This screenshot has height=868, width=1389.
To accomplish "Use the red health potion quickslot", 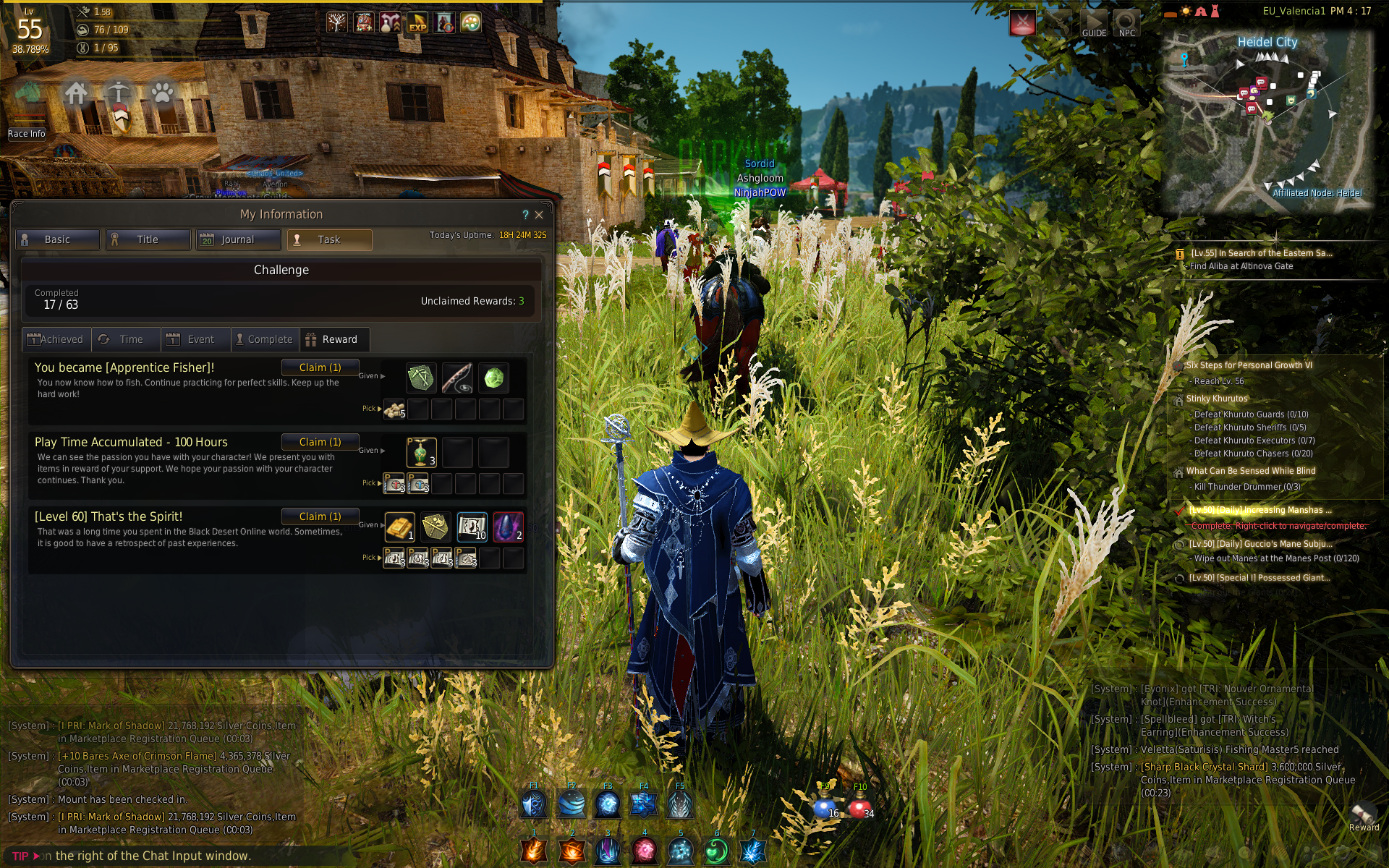I will (x=859, y=806).
